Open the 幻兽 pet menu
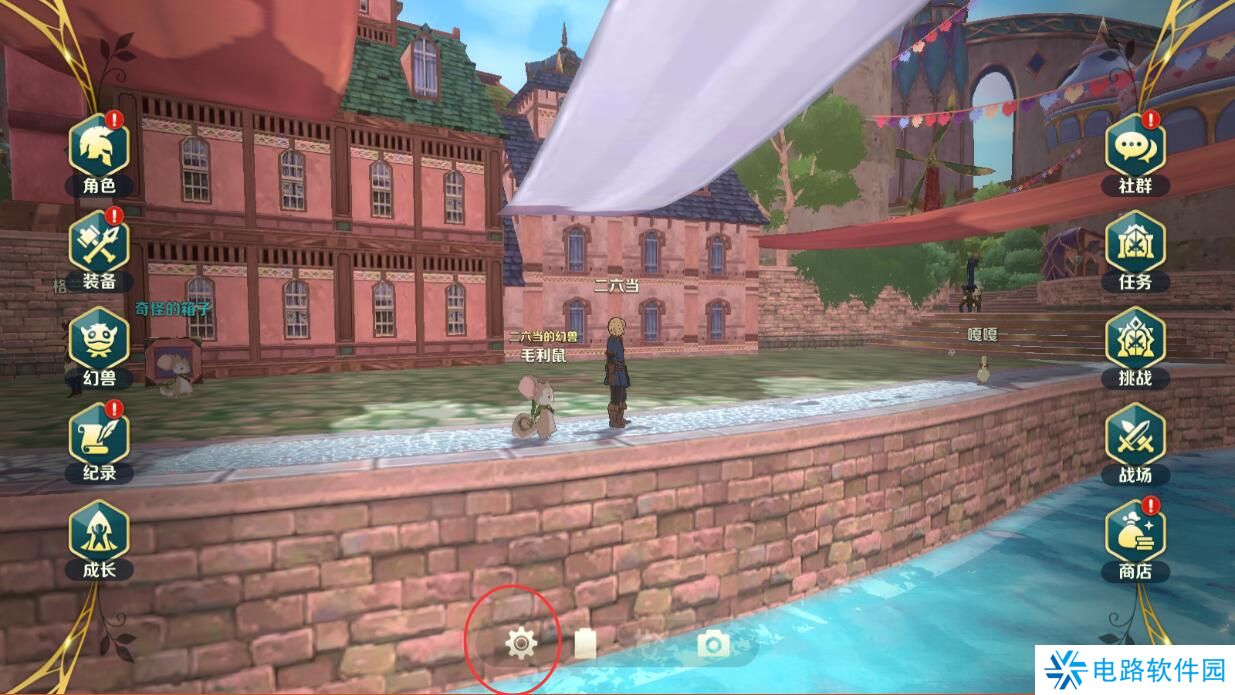This screenshot has height=695, width=1235. [x=99, y=340]
